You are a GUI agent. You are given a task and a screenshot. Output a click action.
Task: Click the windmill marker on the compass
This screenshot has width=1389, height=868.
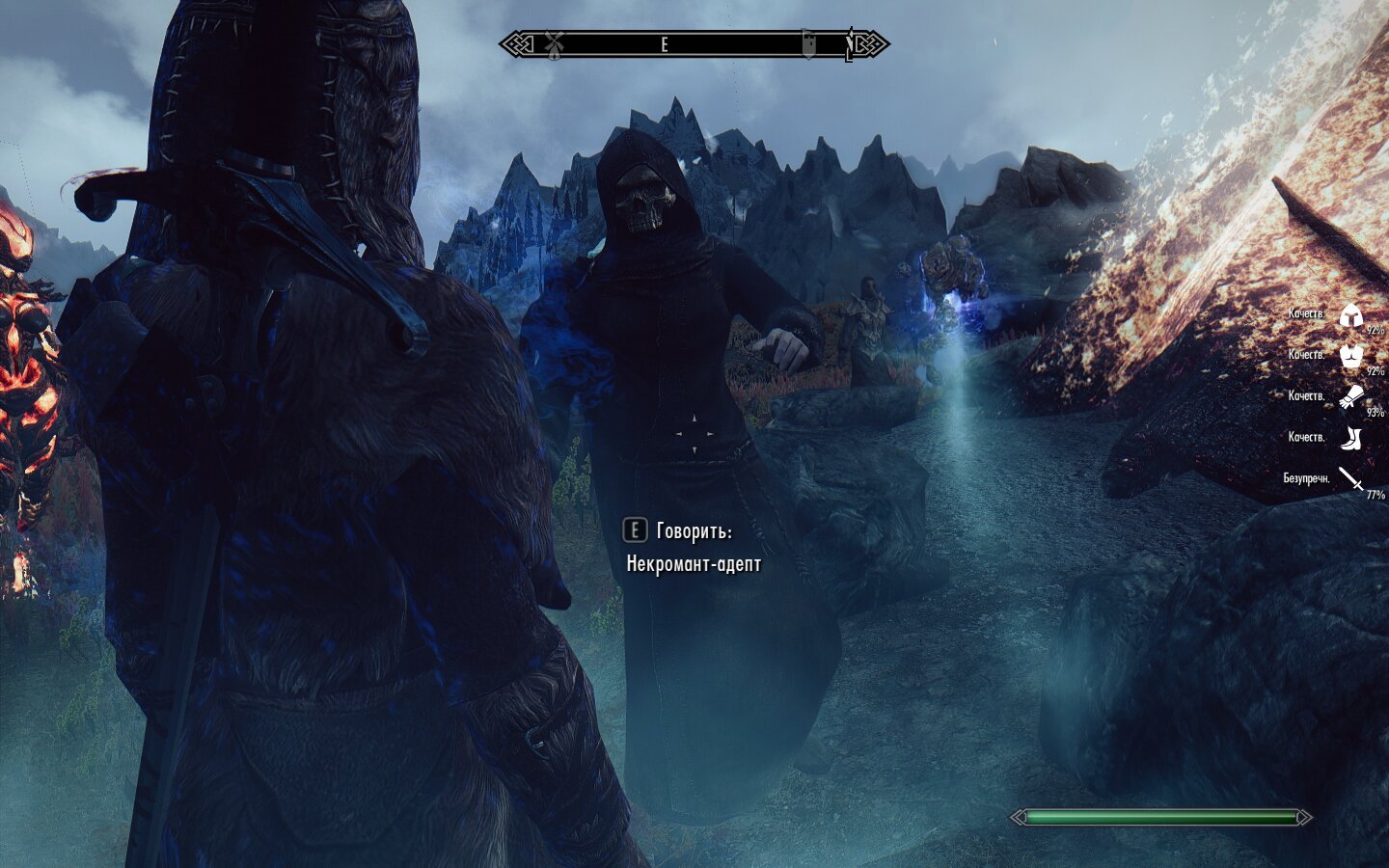tap(554, 44)
